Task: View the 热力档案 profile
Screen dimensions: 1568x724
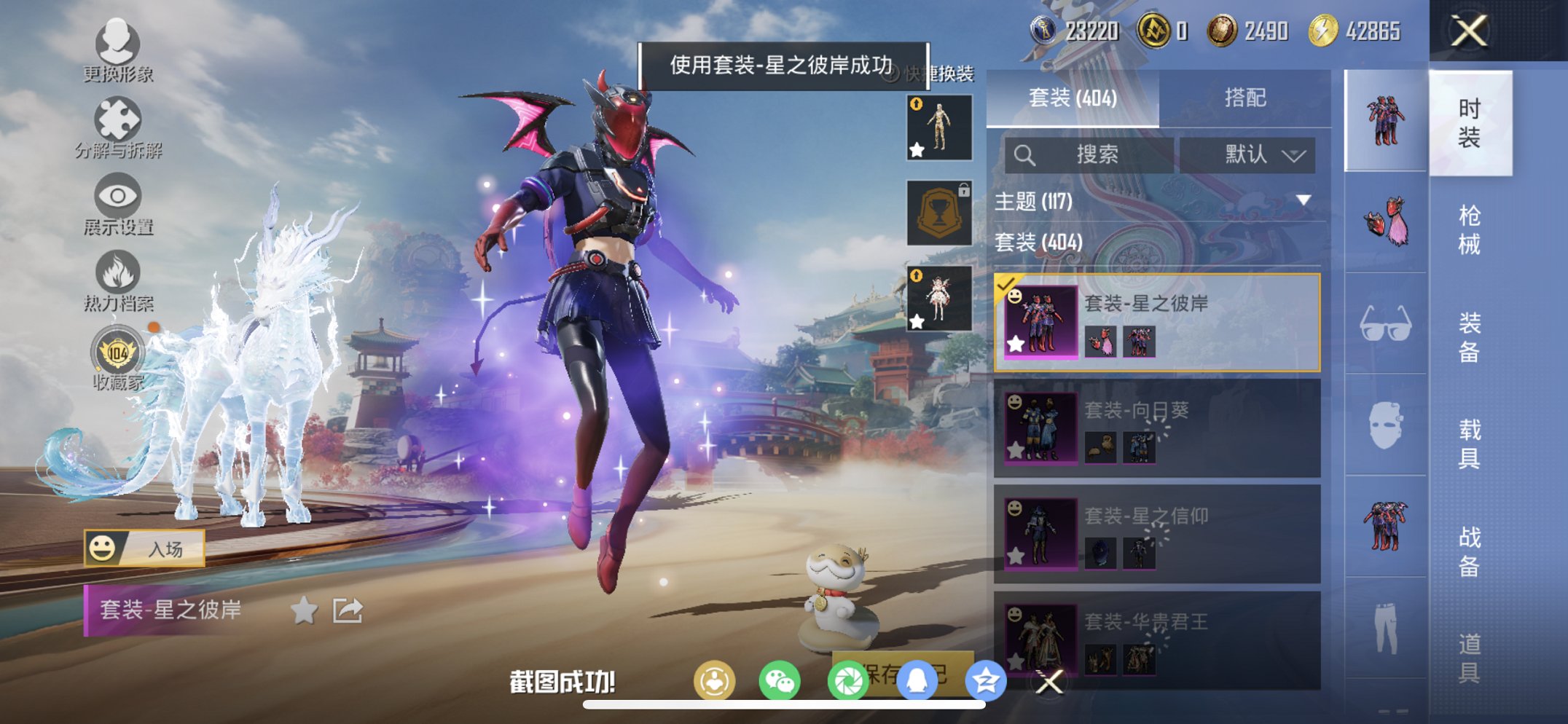Action: pos(119,274)
